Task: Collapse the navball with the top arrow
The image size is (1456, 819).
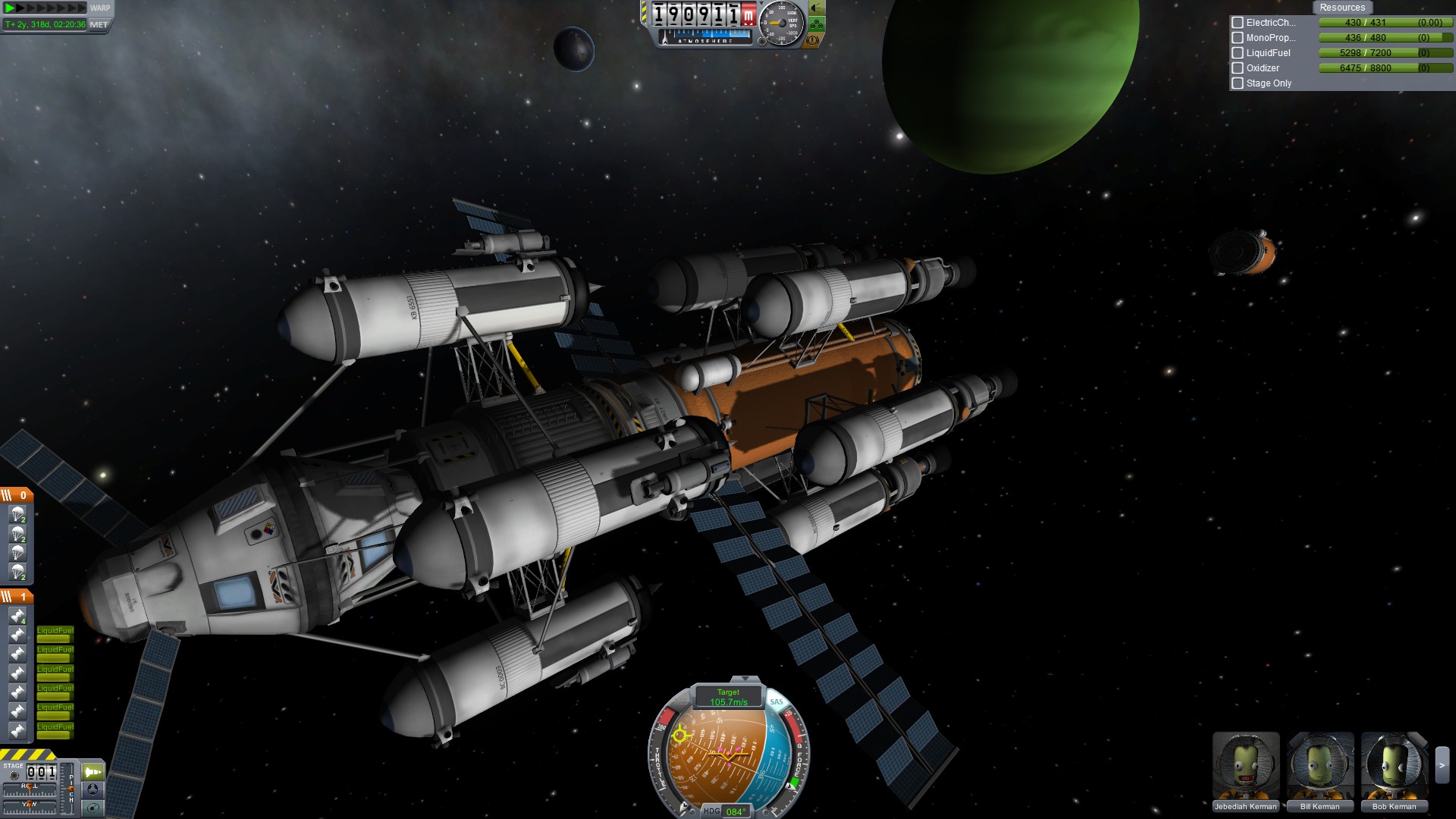Action: pos(744,679)
